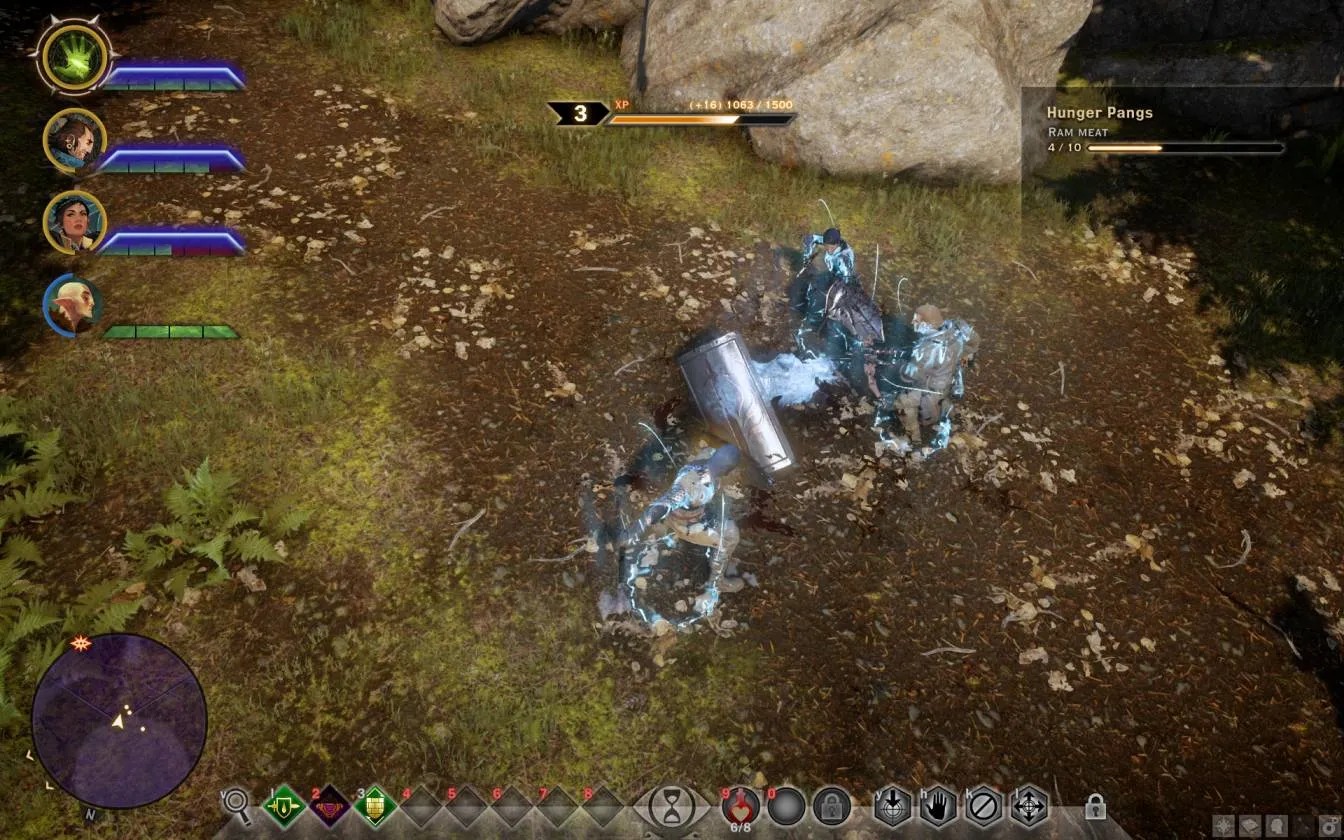Viewport: 1344px width, 840px height.
Task: Click the circular minimap
Action: click(x=119, y=720)
